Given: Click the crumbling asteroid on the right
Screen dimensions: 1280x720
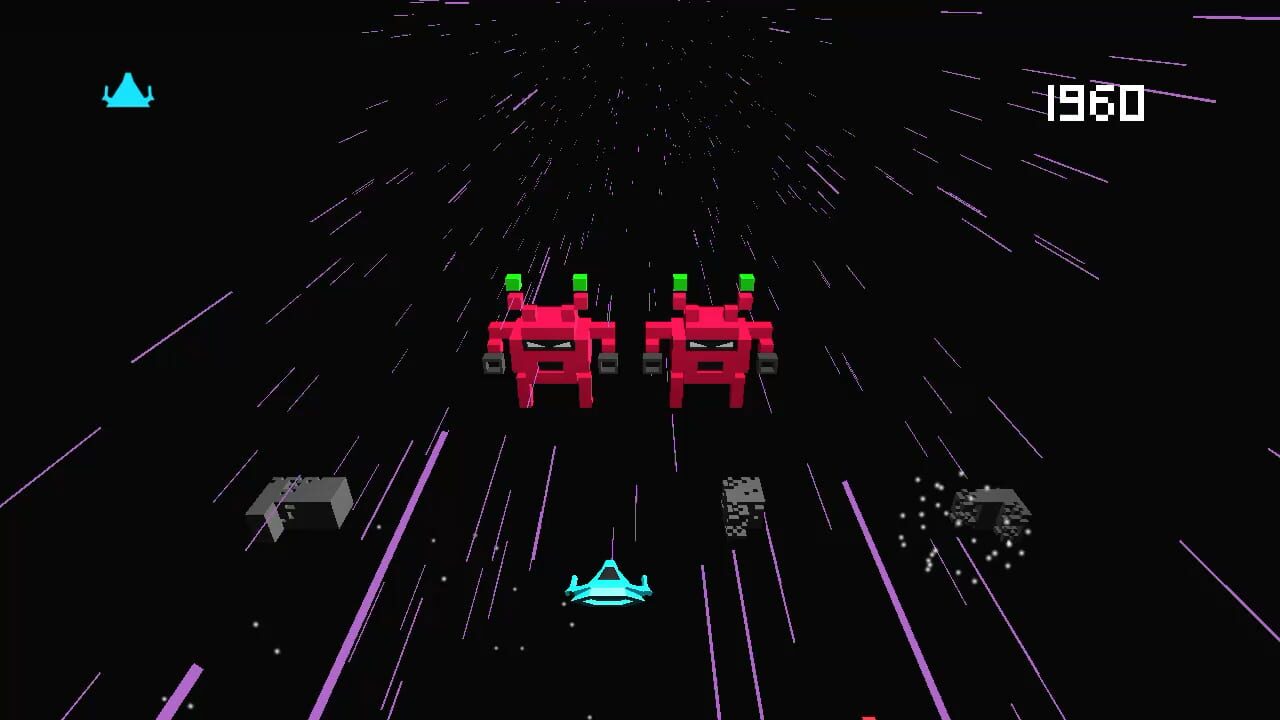Looking at the screenshot, I should 992,512.
